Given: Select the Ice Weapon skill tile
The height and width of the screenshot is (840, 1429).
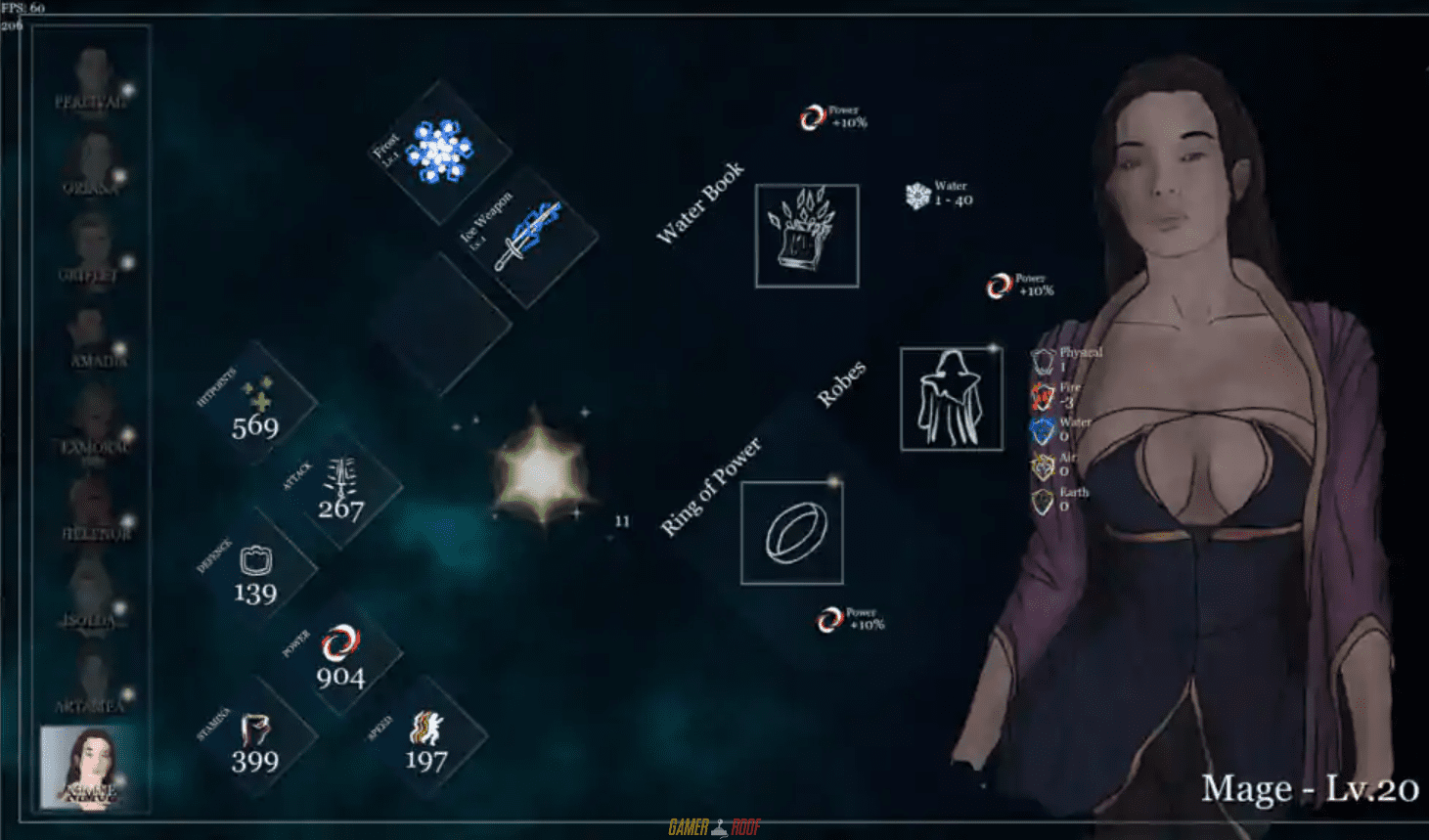Looking at the screenshot, I should (x=525, y=237).
